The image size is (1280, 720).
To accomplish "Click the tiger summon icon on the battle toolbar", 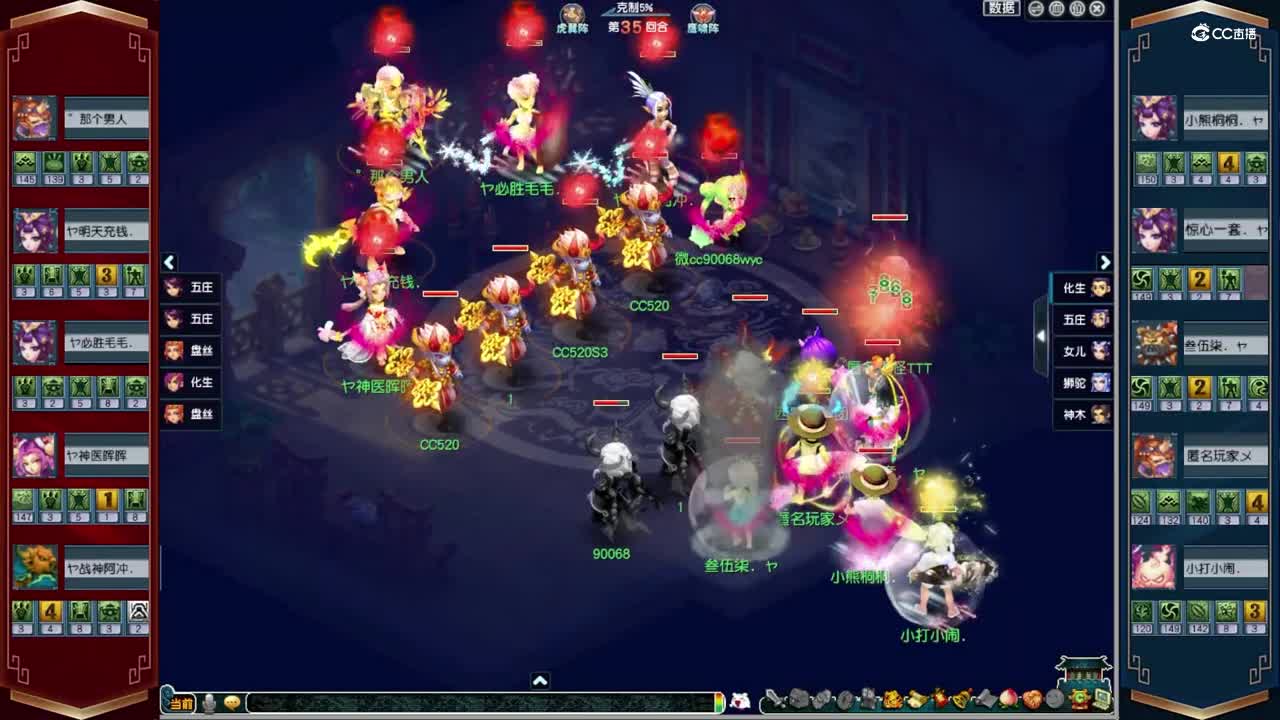I will [x=892, y=701].
